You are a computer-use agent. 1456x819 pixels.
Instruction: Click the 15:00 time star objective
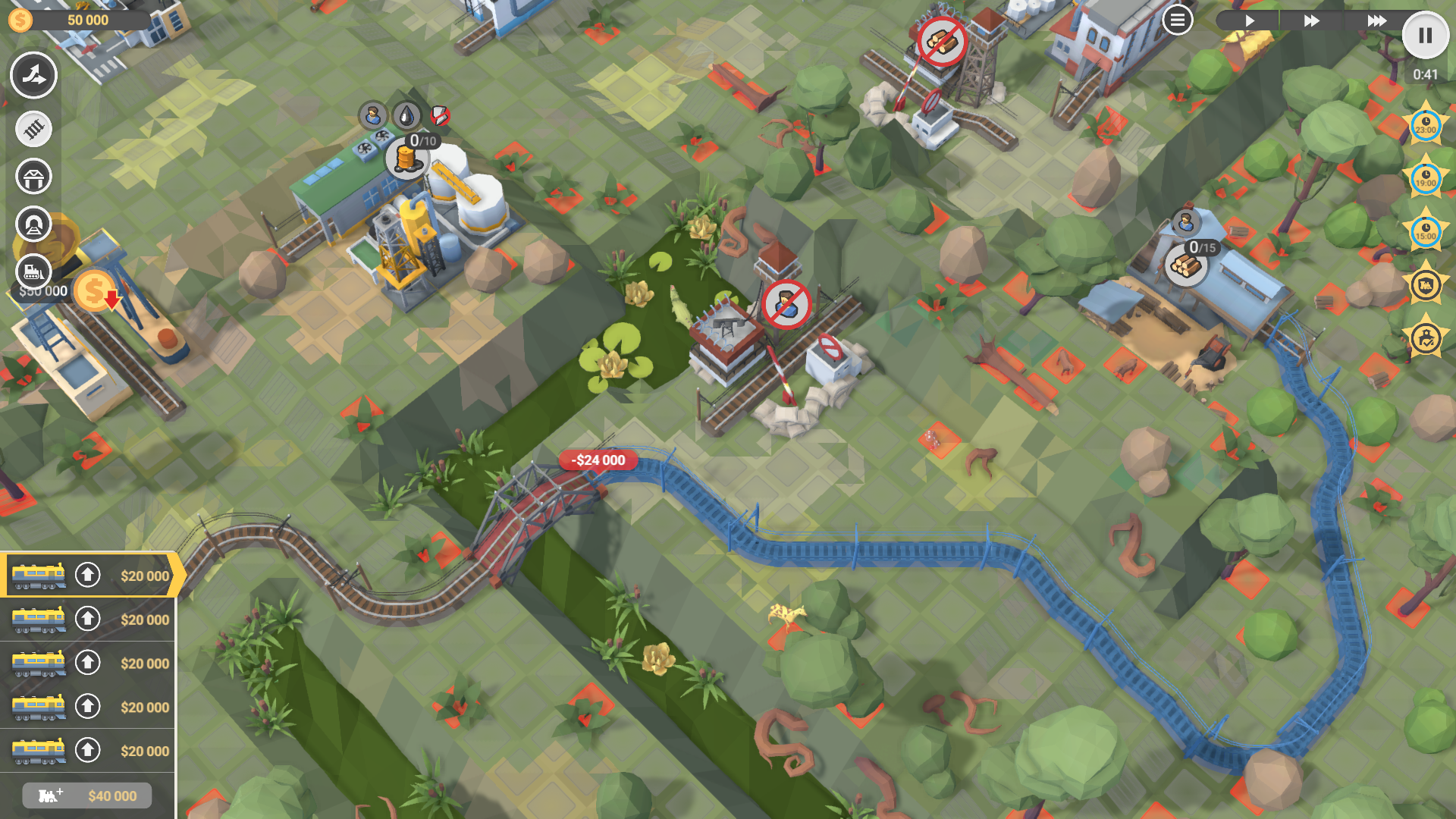(x=1425, y=232)
